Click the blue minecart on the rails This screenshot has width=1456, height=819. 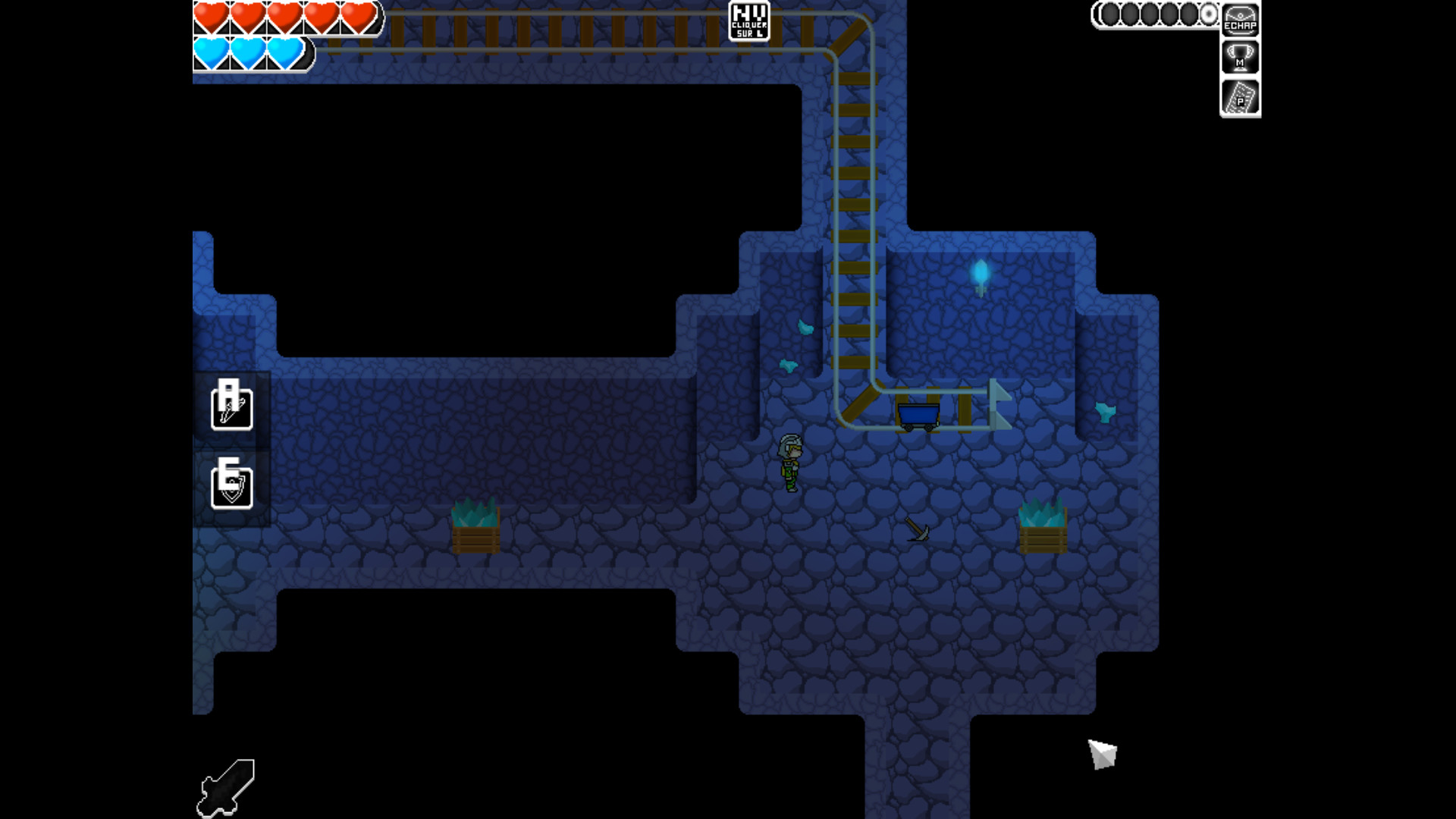click(919, 413)
